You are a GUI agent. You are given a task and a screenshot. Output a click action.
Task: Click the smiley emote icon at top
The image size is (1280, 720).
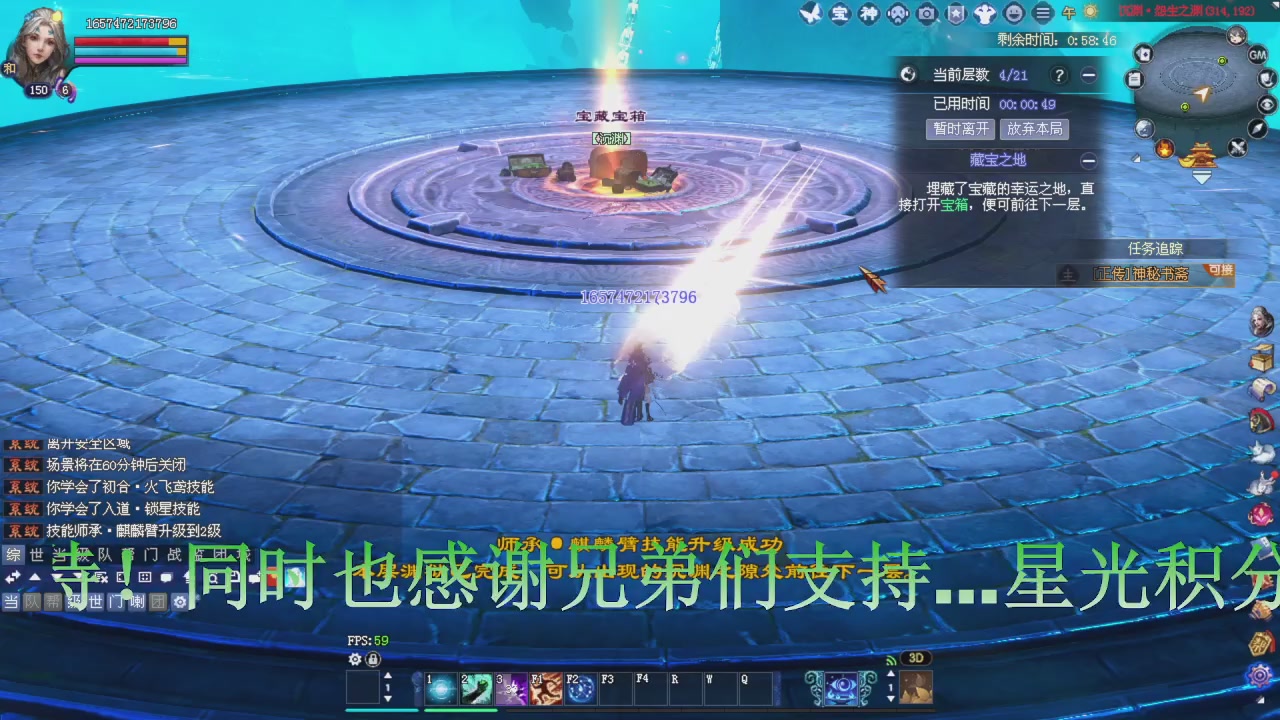pos(1012,15)
